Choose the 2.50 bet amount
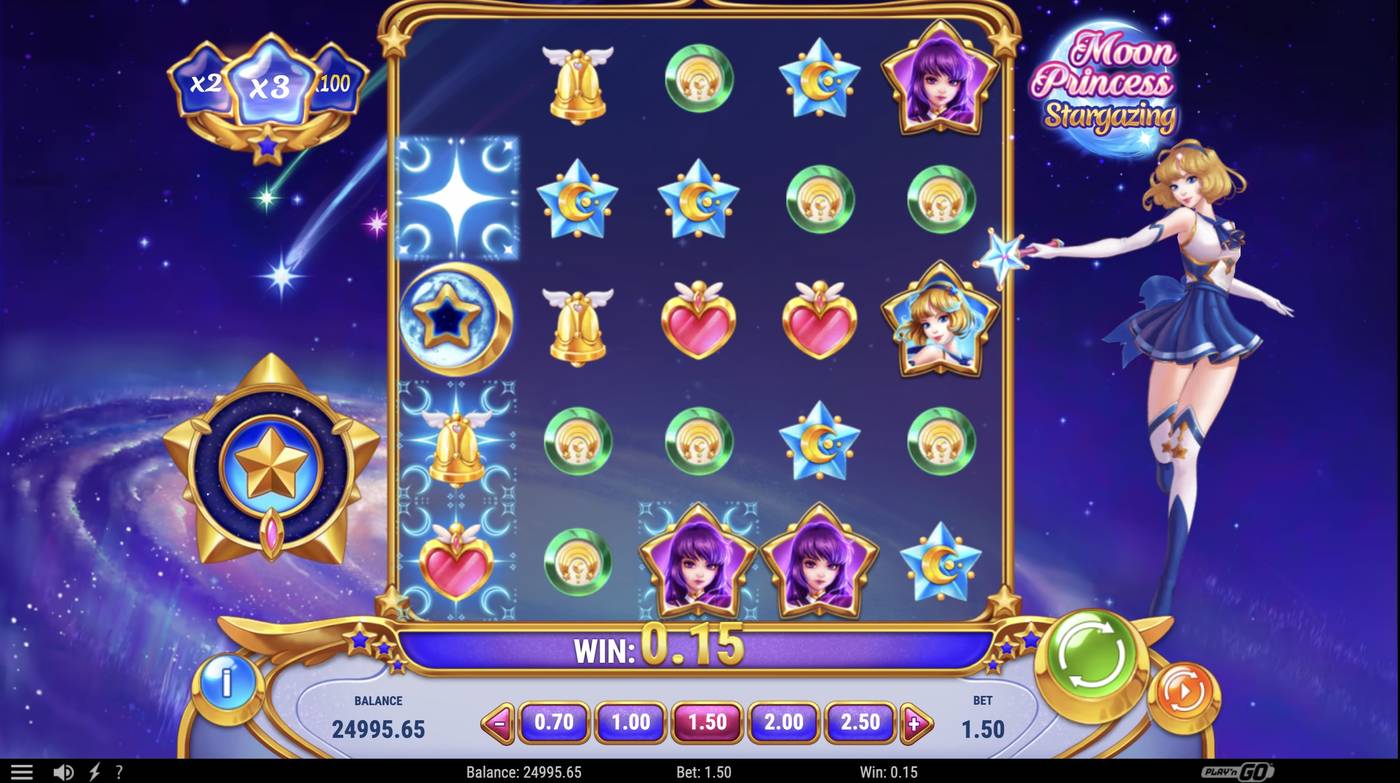This screenshot has width=1400, height=783. click(860, 722)
